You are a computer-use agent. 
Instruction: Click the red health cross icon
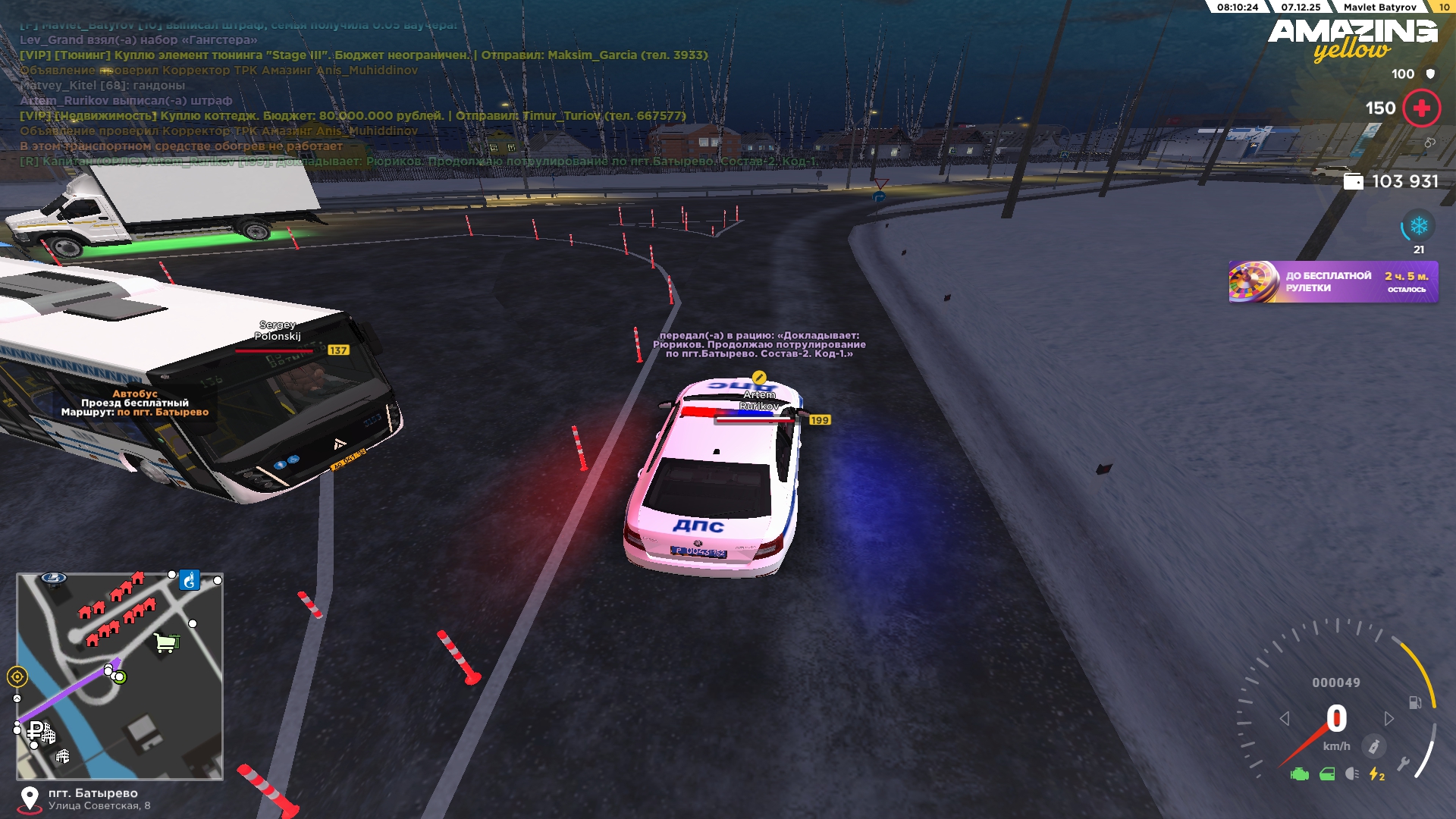tap(1421, 108)
